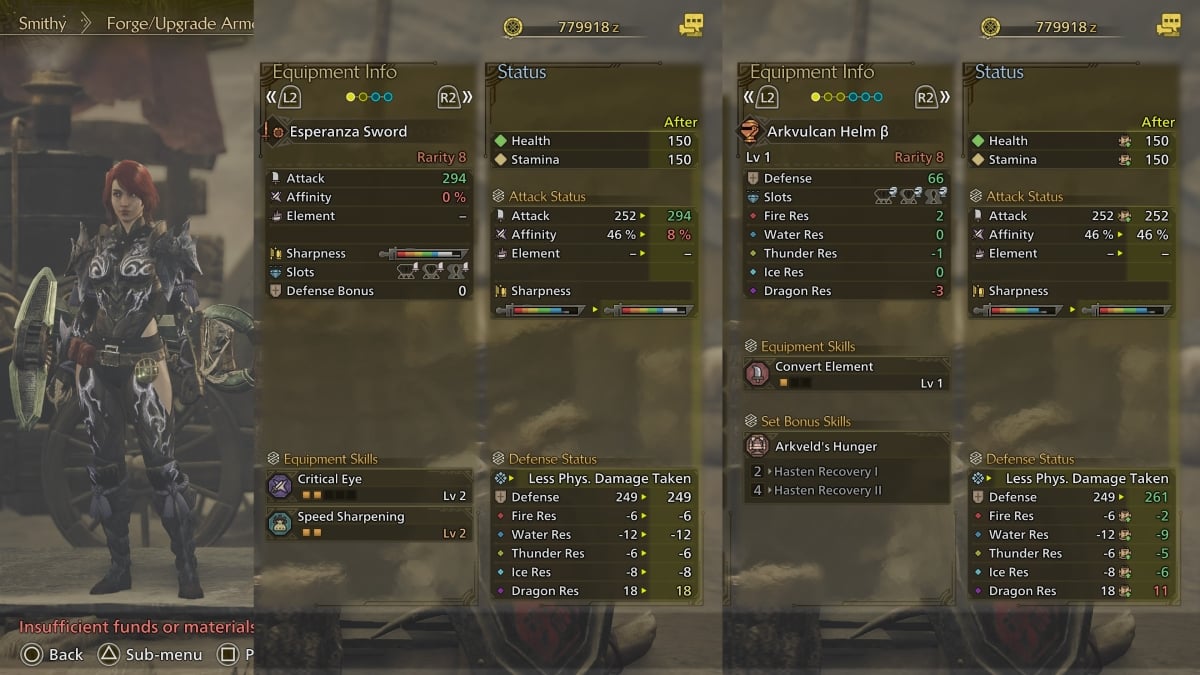Show the Hasten Recovery II bonus
This screenshot has width=1200, height=675.
pyautogui.click(x=827, y=490)
